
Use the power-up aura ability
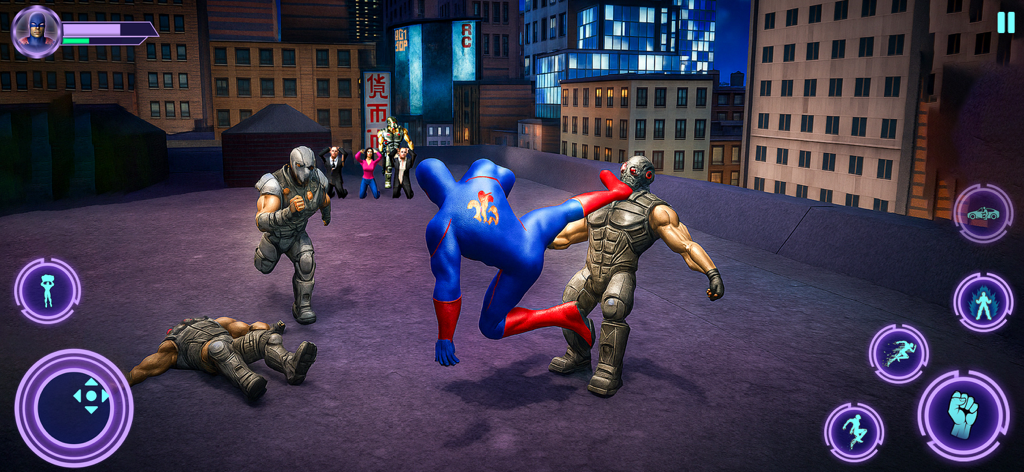click(982, 302)
